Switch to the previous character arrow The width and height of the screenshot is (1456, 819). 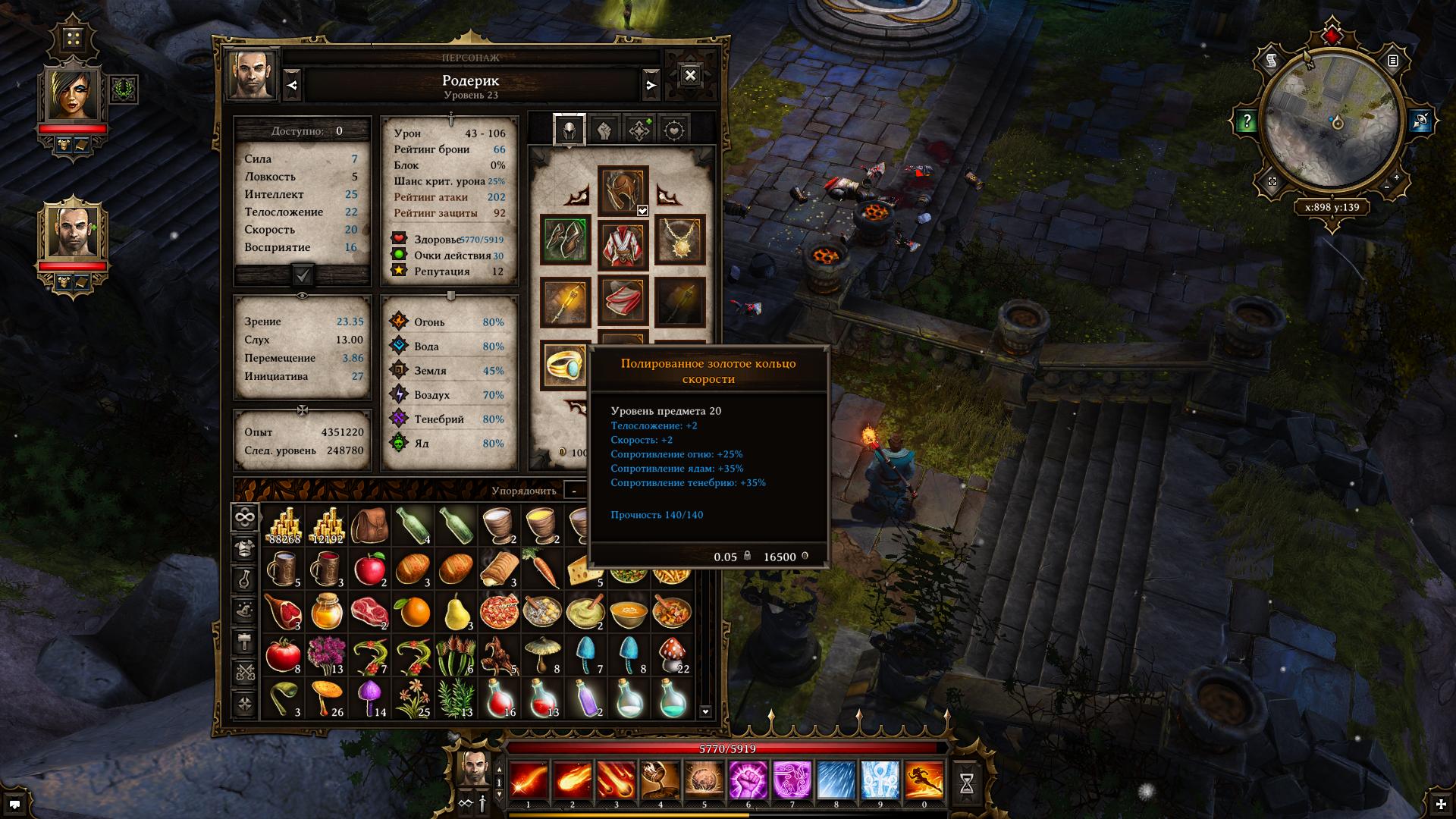coord(293,86)
